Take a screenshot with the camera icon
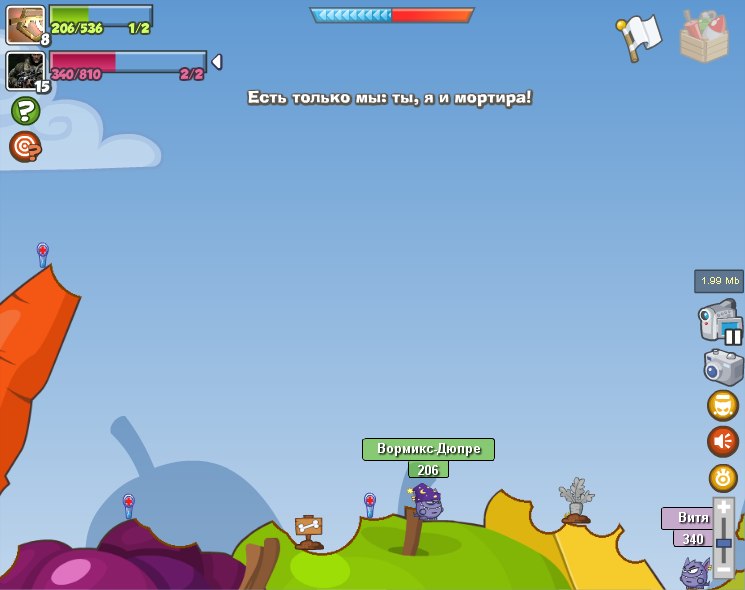Screen dimensions: 745x590 coord(723,366)
